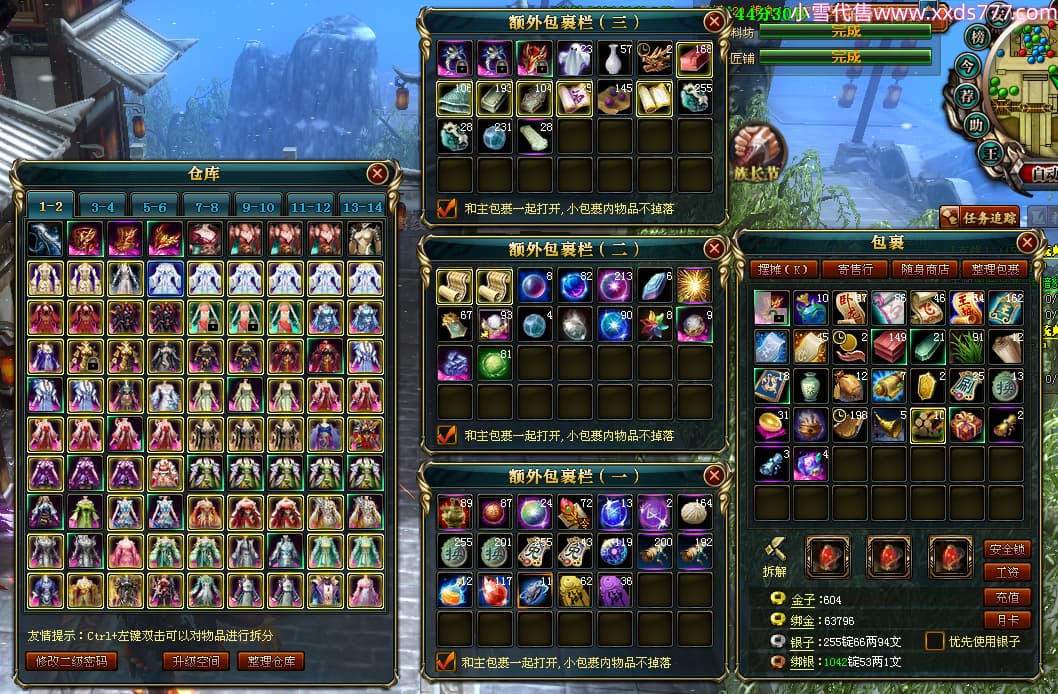
Task: Switch to warehouse tab 3-4
Action: tap(103, 207)
